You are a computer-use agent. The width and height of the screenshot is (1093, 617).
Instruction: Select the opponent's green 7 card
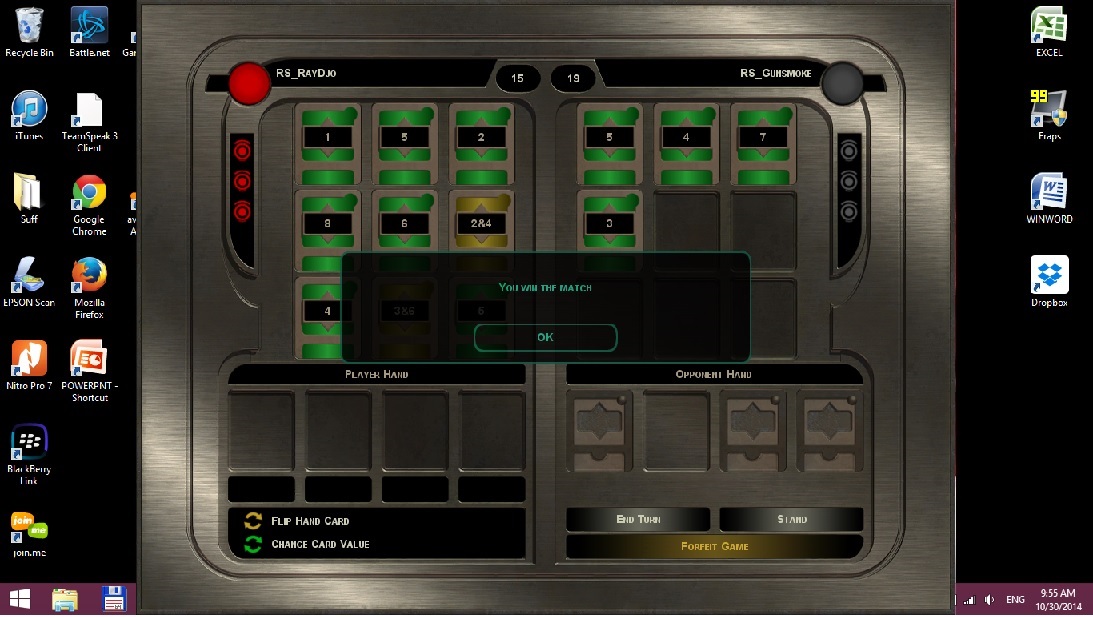coord(763,137)
